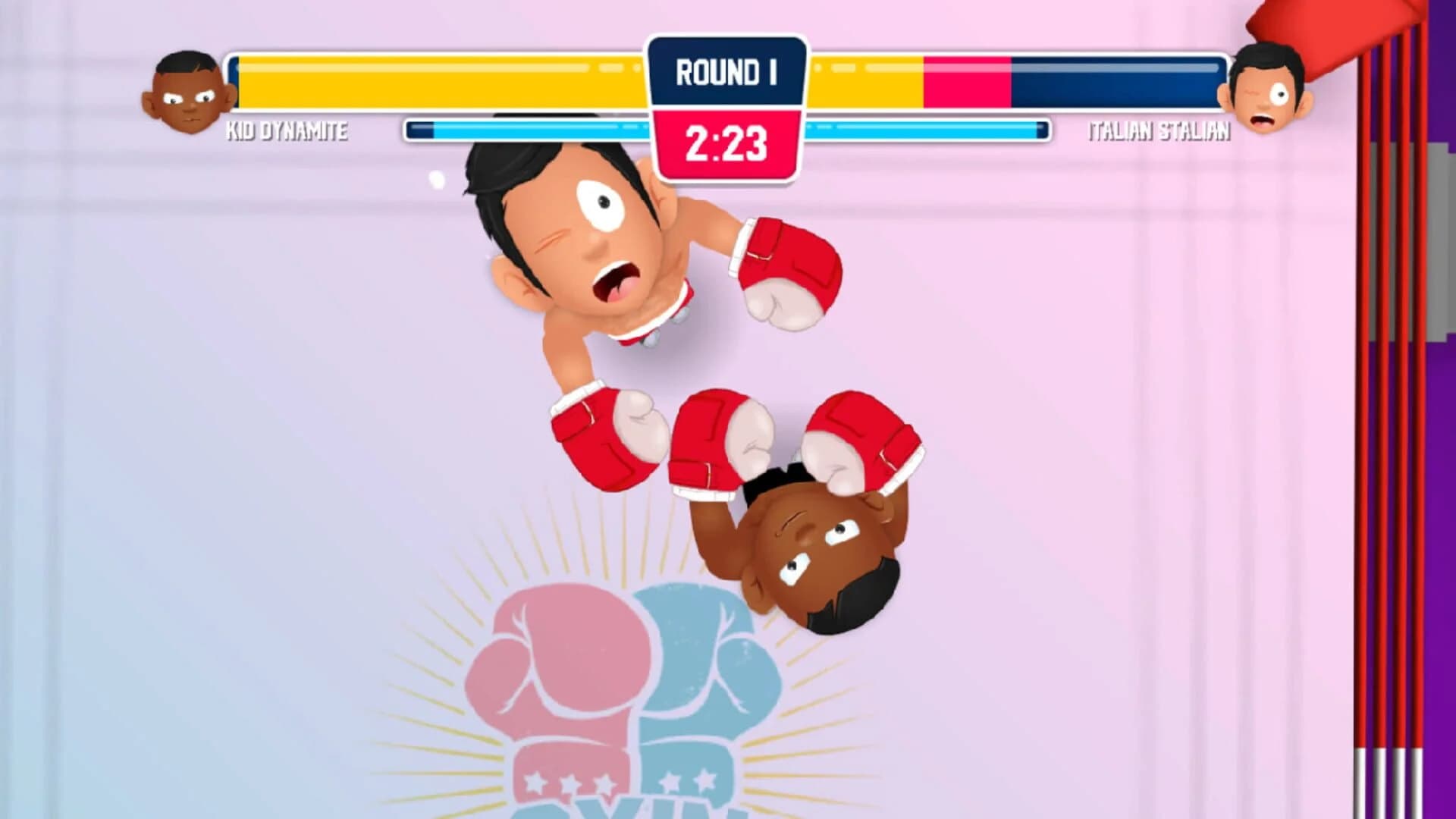This screenshot has width=1456, height=819.
Task: Click the light blue stamina bar
Action: 531,129
